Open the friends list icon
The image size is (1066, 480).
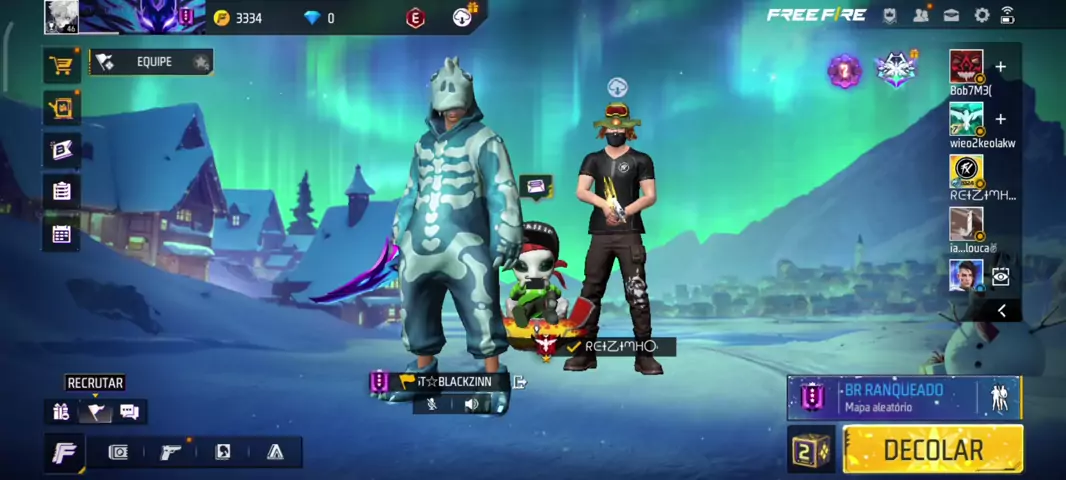click(x=921, y=15)
